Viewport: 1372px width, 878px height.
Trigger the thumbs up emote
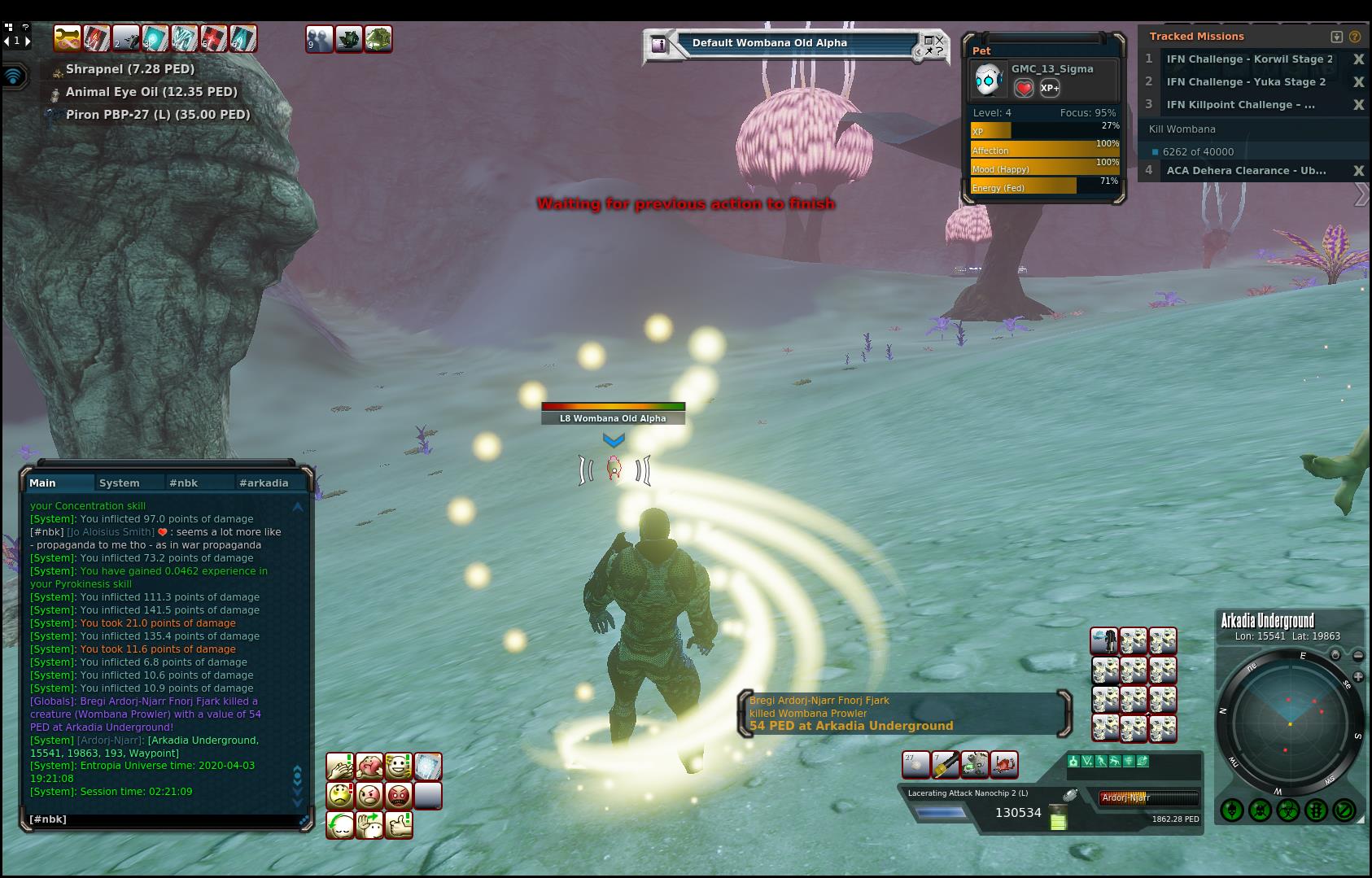(x=398, y=824)
